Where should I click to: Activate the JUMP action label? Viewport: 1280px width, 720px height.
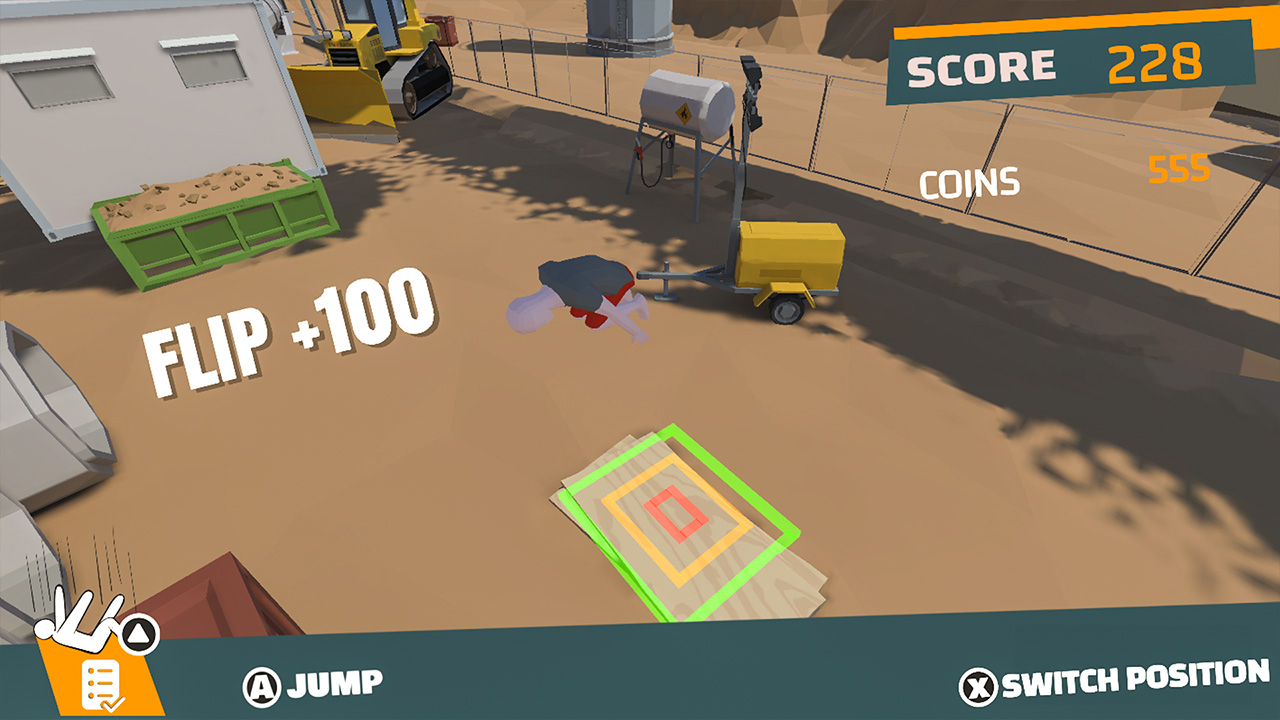pyautogui.click(x=335, y=684)
